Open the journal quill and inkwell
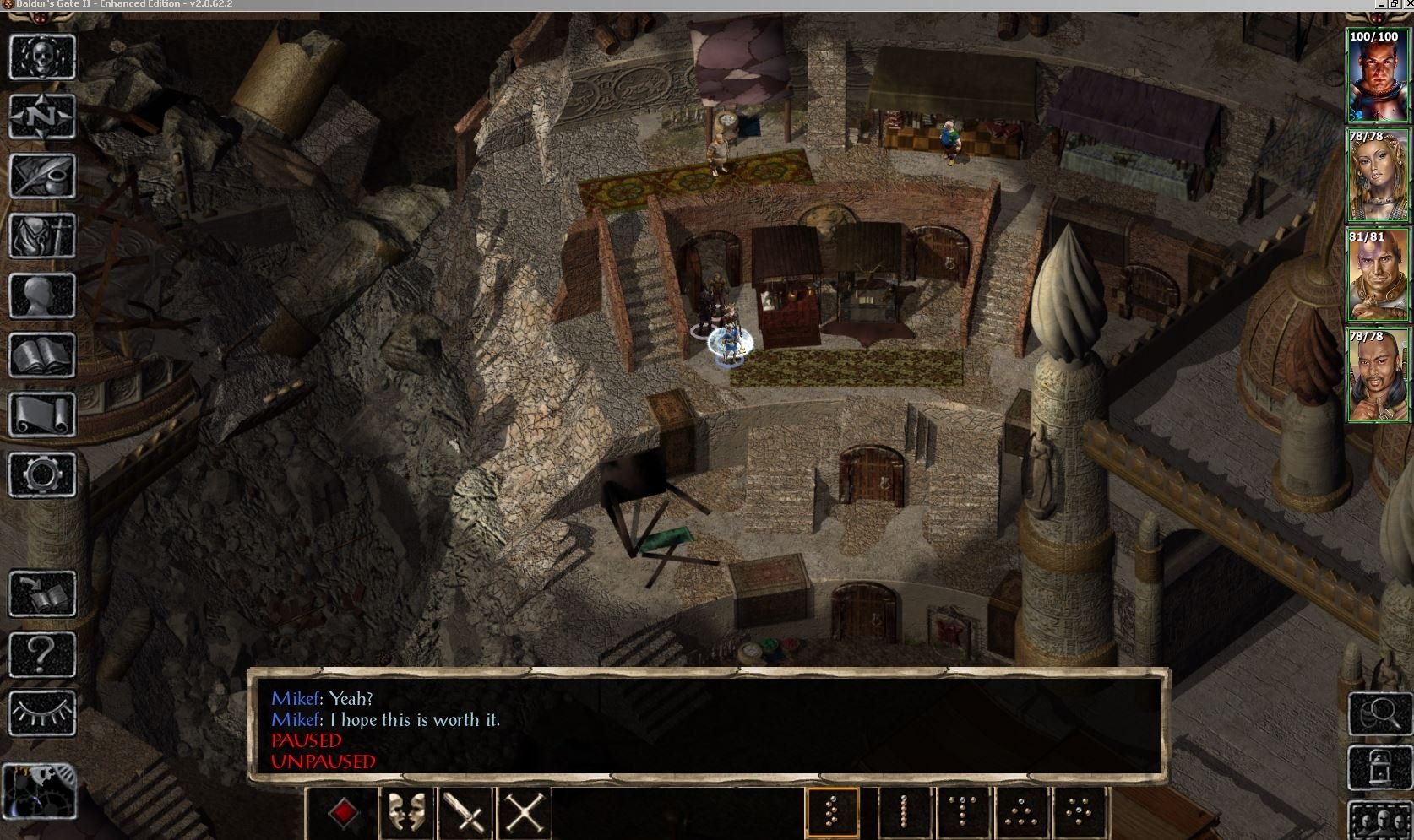The width and height of the screenshot is (1414, 840). click(x=42, y=176)
